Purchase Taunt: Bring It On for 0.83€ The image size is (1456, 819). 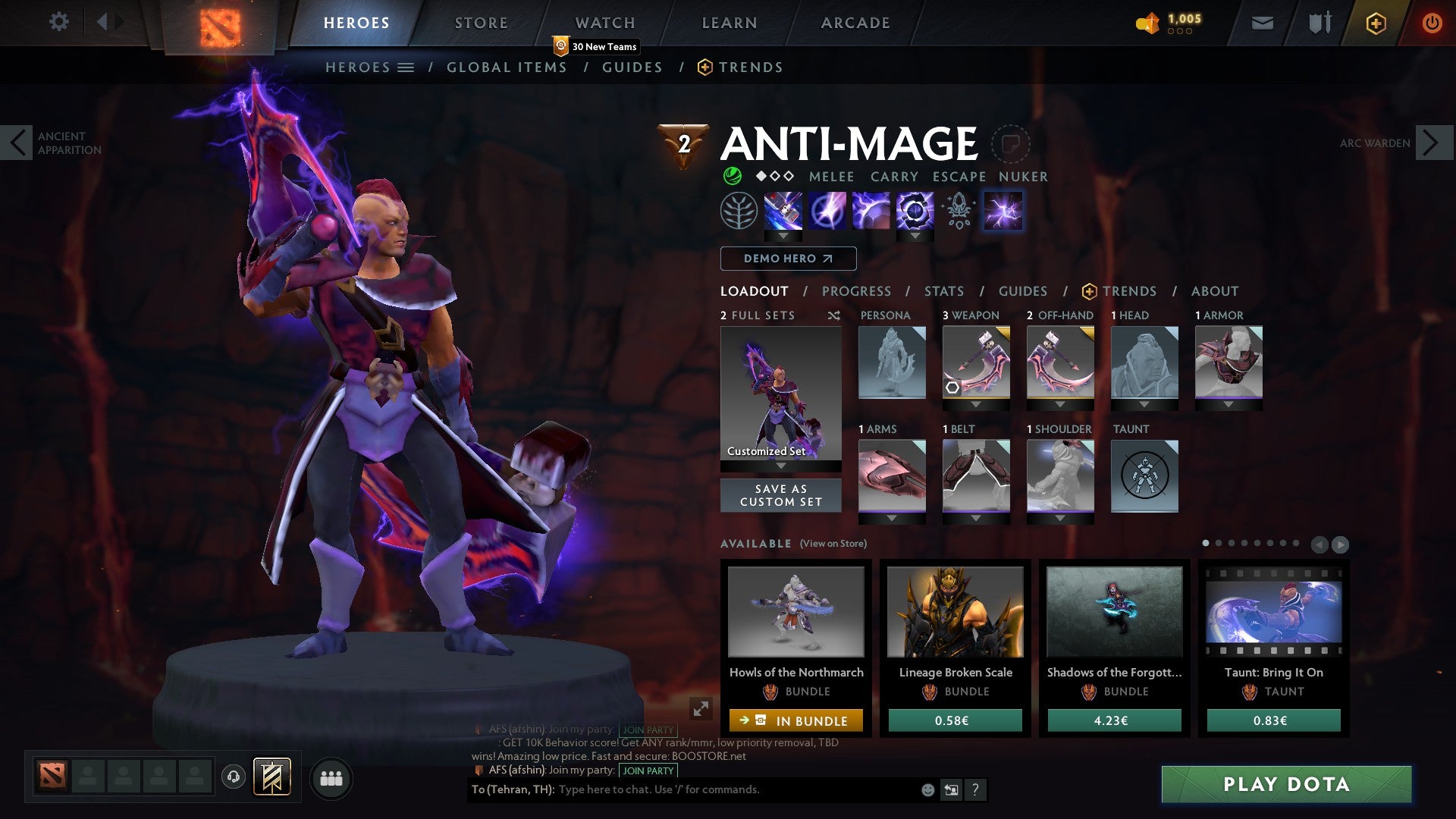(1273, 720)
